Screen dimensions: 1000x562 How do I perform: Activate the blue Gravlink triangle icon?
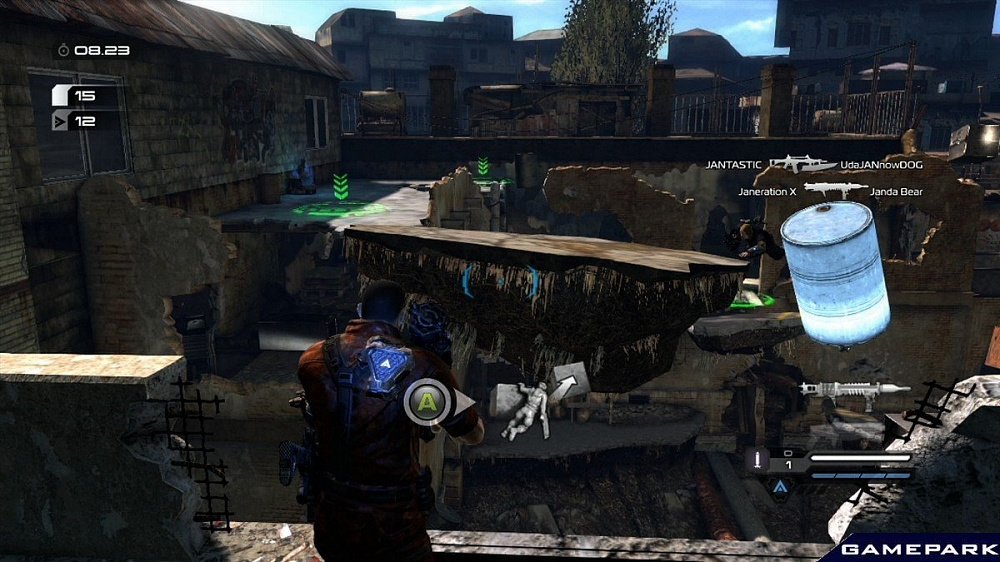[x=779, y=486]
